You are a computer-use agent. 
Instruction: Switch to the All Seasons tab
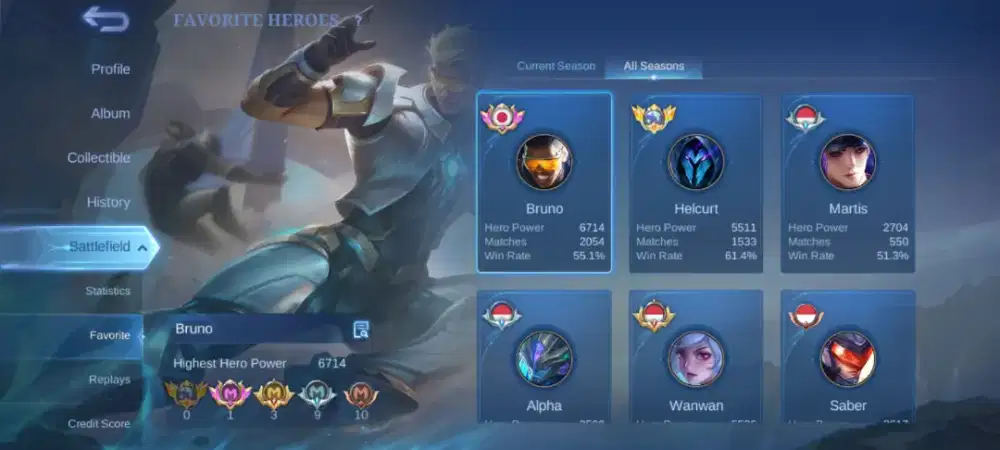[654, 66]
